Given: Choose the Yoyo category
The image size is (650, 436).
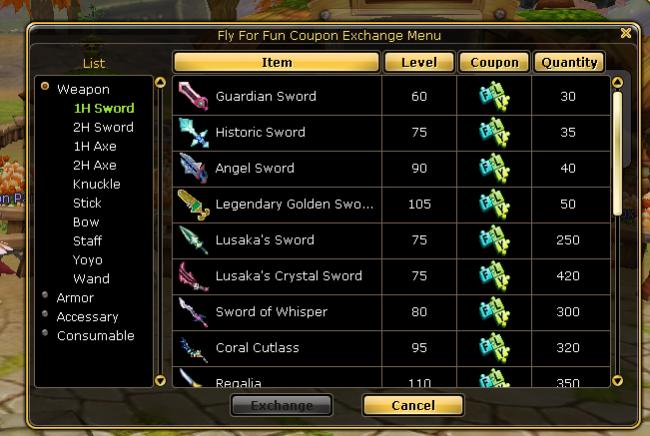Looking at the screenshot, I should pos(87,260).
